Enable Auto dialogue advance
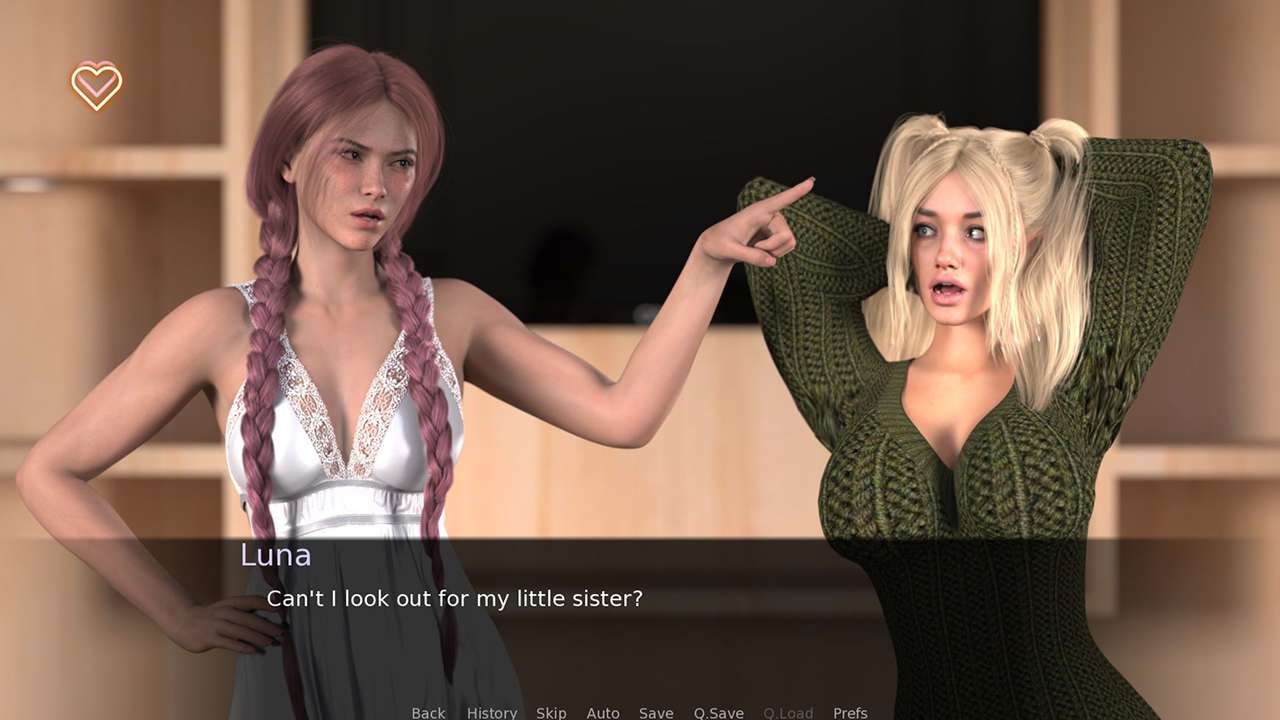The height and width of the screenshot is (720, 1280). click(x=603, y=712)
